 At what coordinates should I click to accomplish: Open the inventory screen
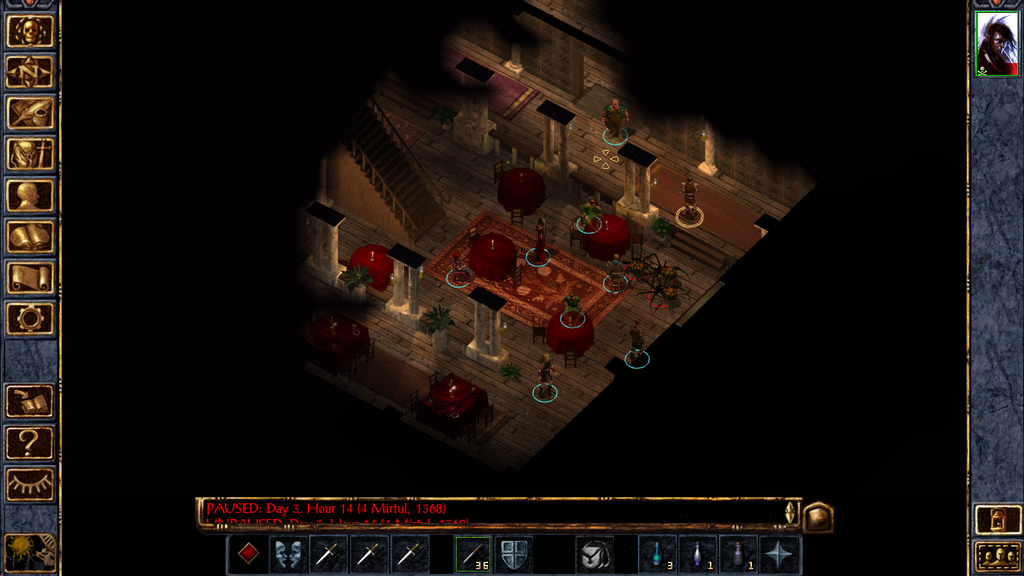30,154
